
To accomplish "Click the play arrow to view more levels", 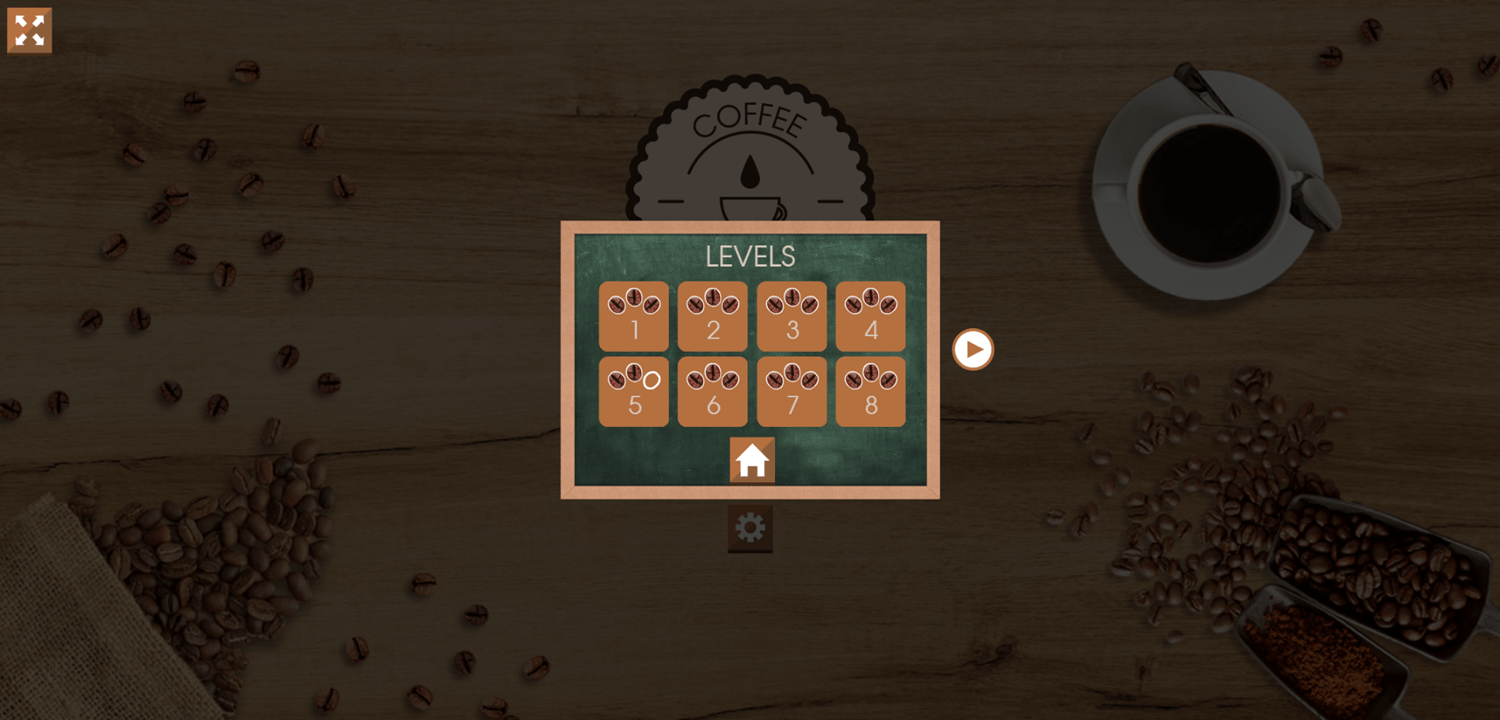I will pyautogui.click(x=971, y=348).
